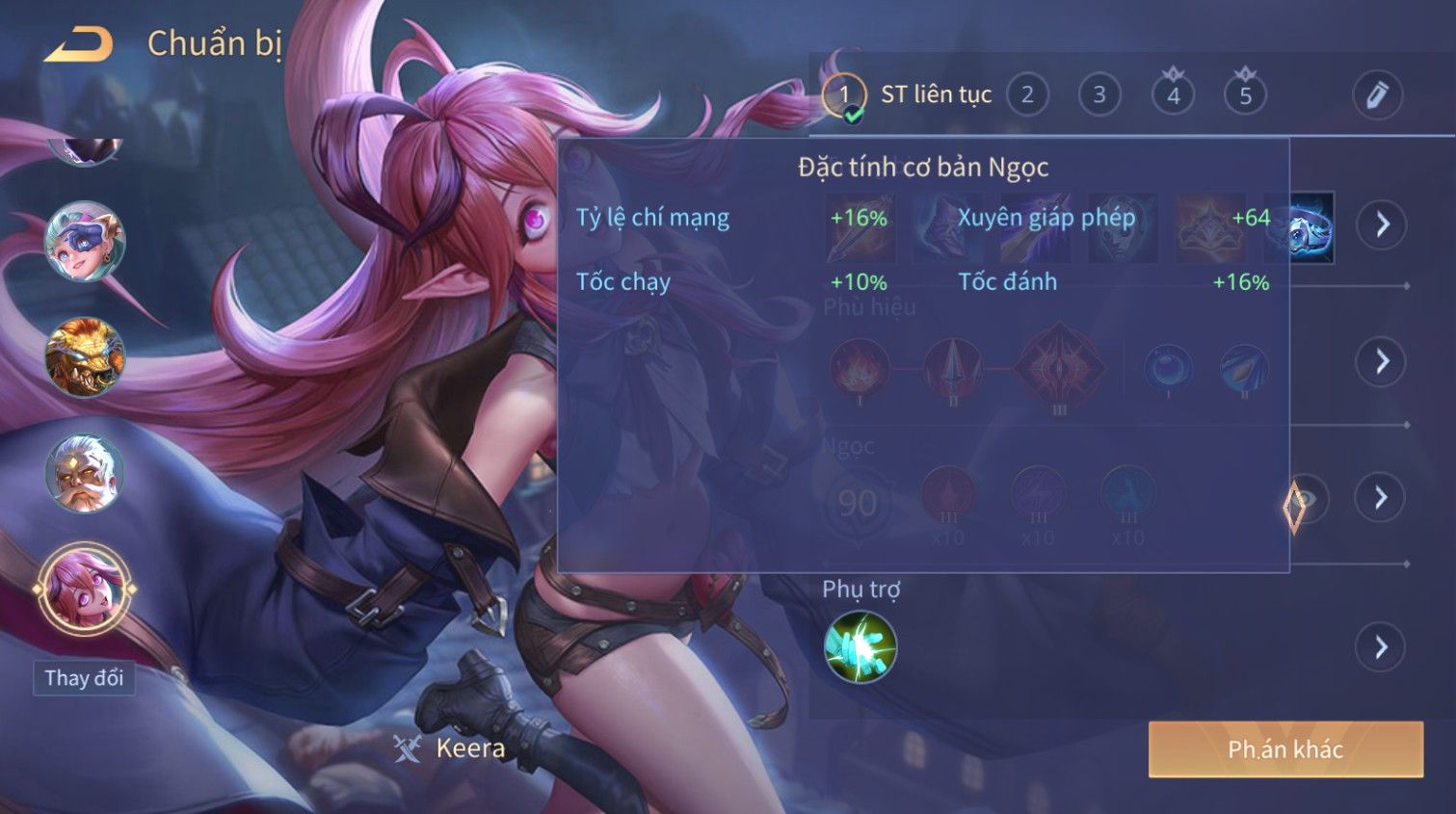This screenshot has height=814, width=1456.
Task: Expand the equipment row arrow
Action: click(1382, 224)
